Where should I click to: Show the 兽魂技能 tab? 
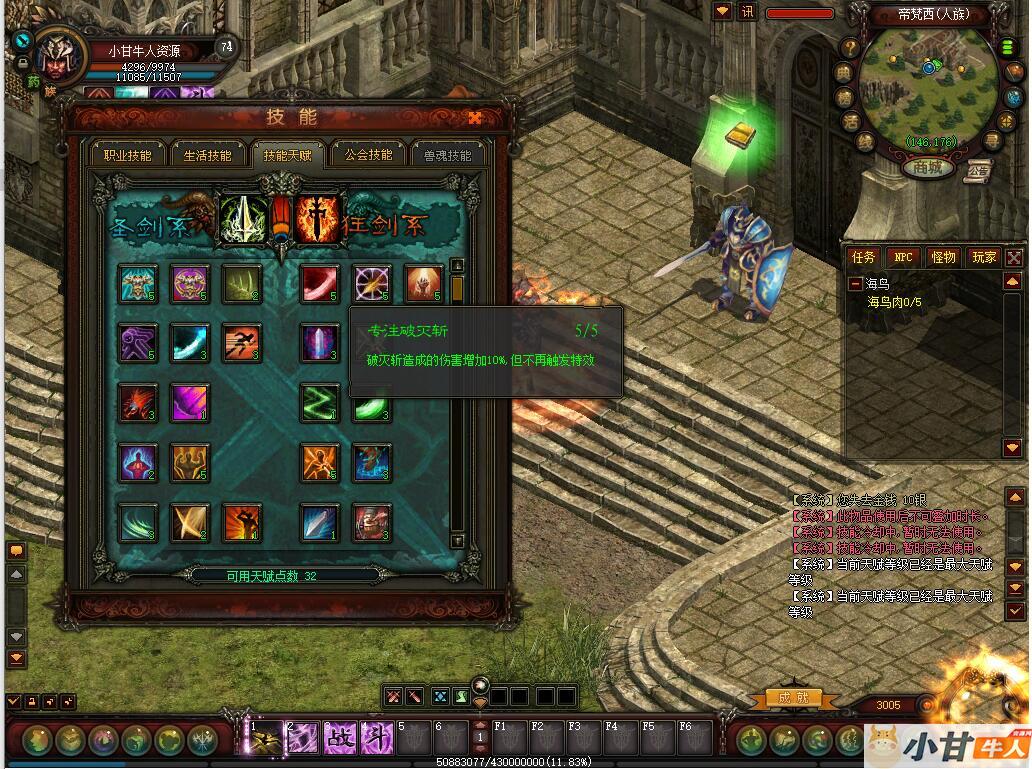click(x=447, y=155)
